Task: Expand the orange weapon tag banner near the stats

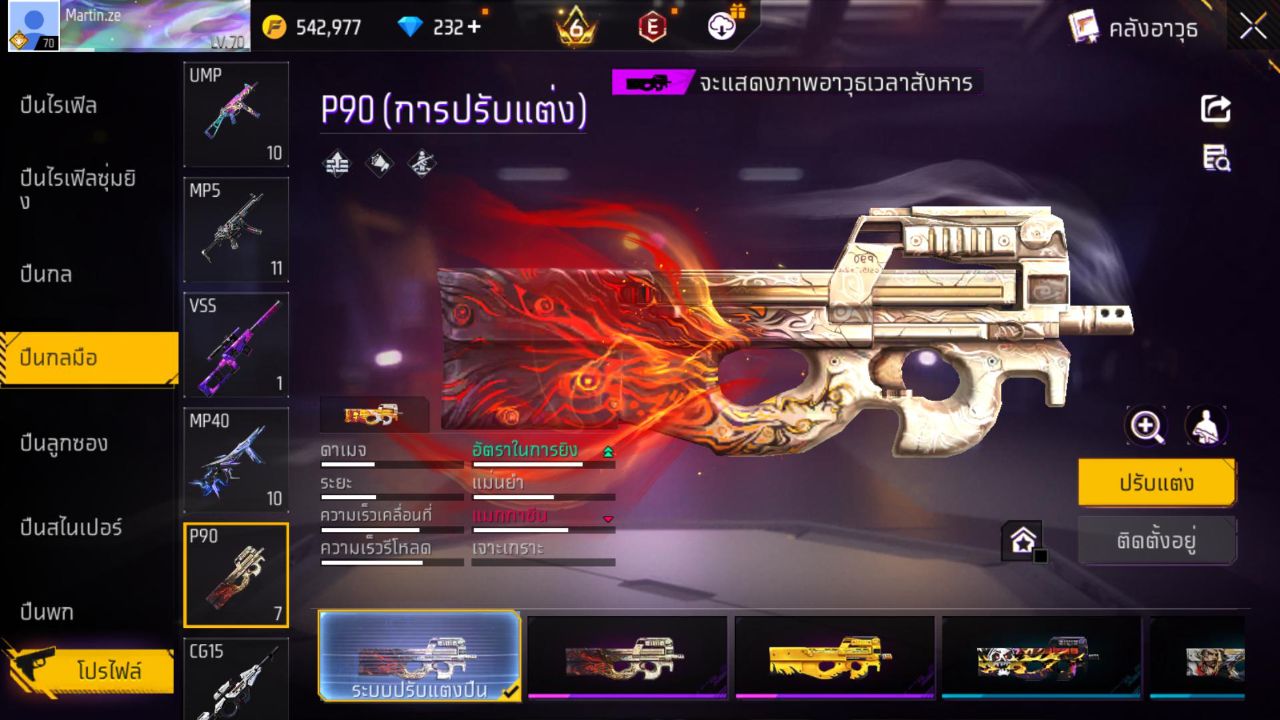Action: [x=375, y=414]
